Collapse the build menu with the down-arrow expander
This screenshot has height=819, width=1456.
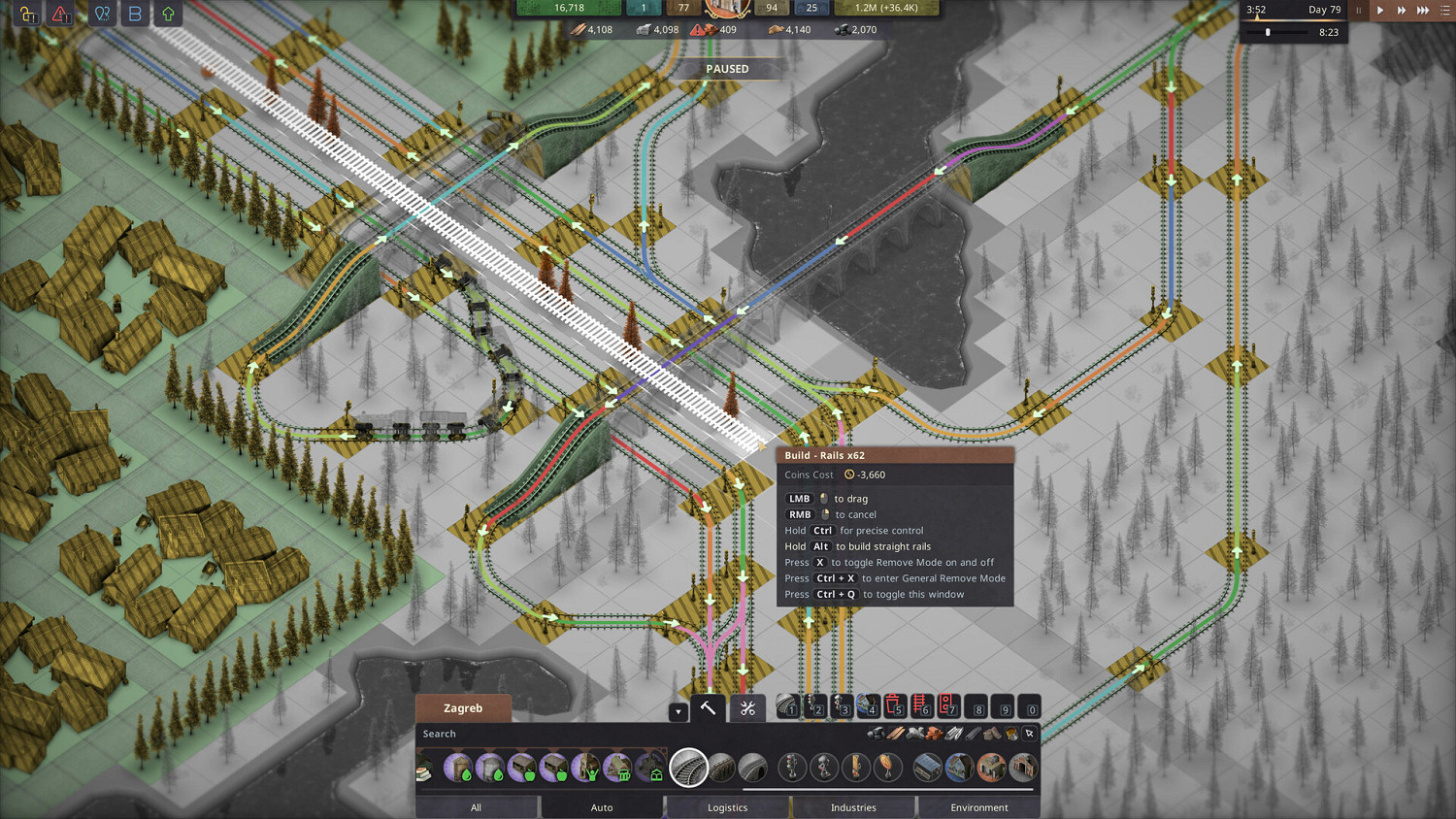678,711
